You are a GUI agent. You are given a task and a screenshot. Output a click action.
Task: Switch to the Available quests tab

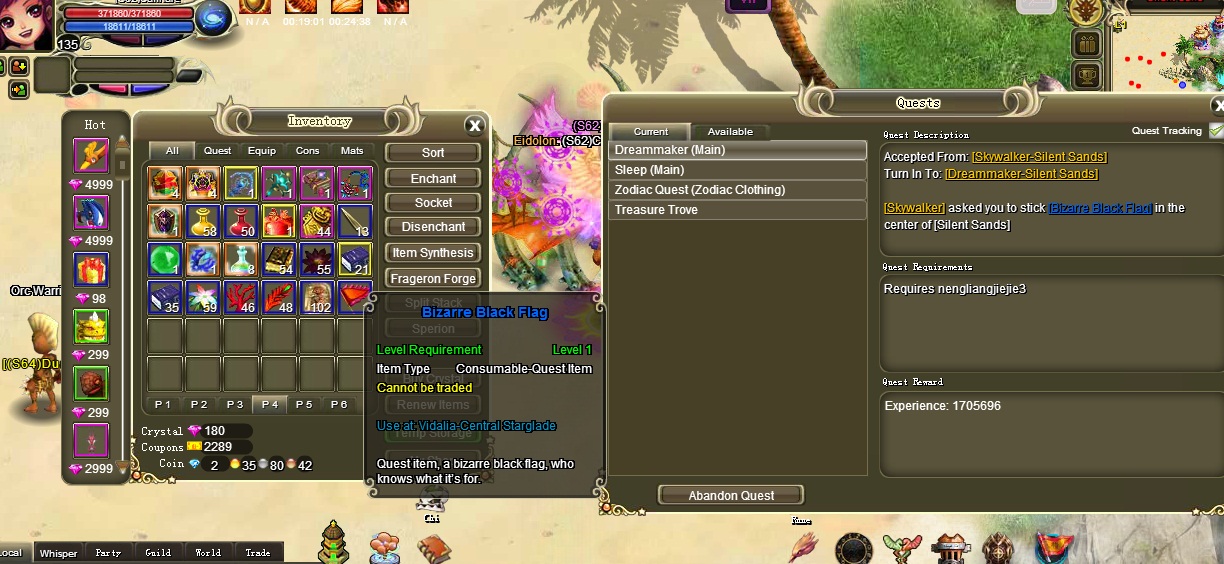pos(730,132)
